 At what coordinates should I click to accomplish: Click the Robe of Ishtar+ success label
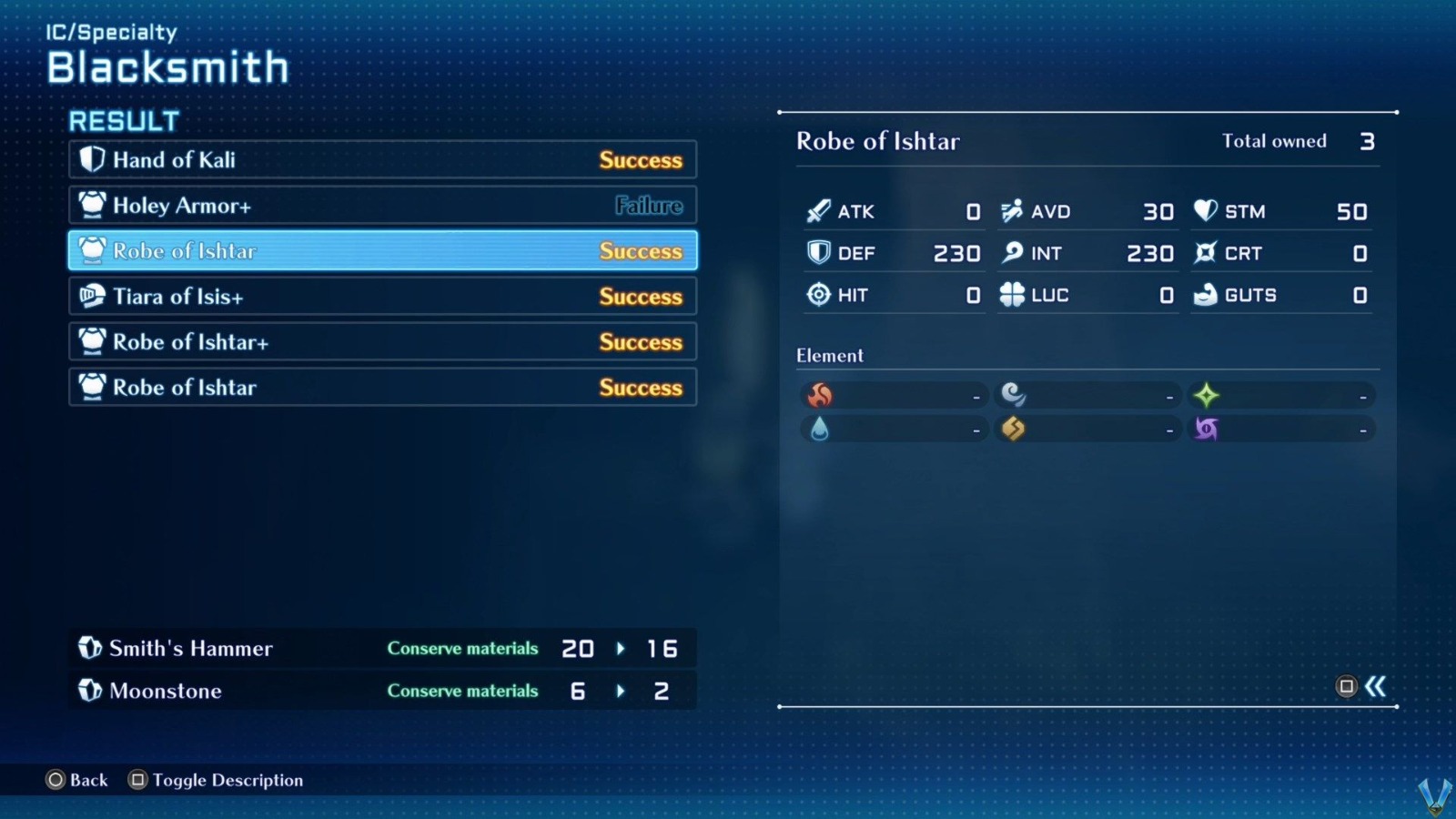pos(641,342)
